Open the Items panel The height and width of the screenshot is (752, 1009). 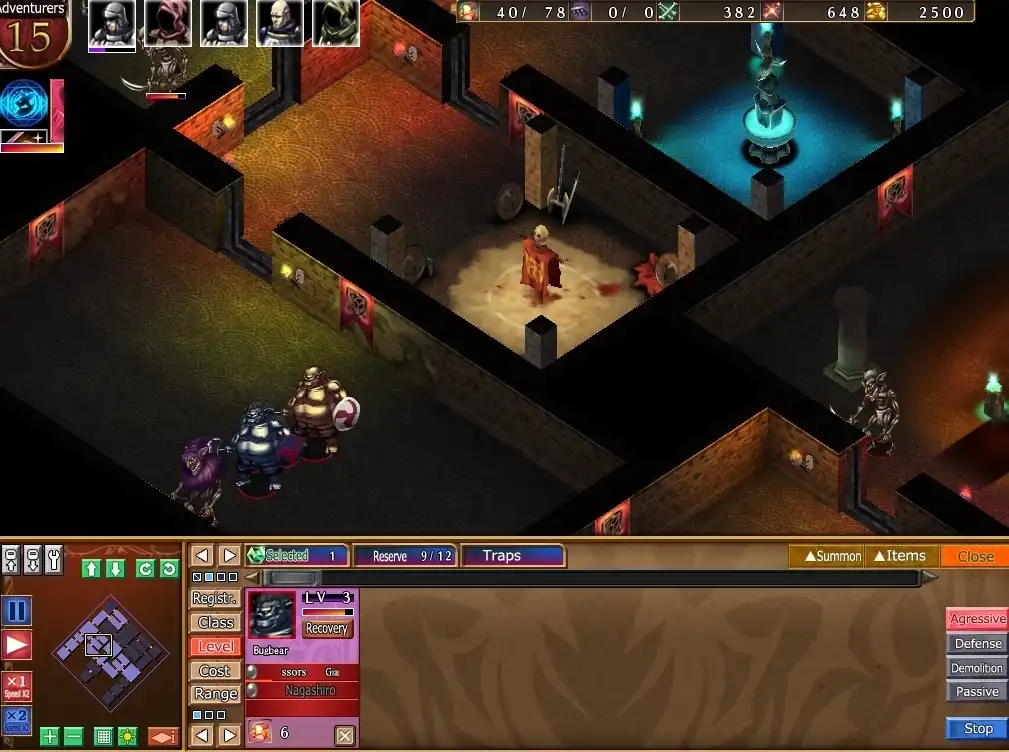[x=900, y=556]
